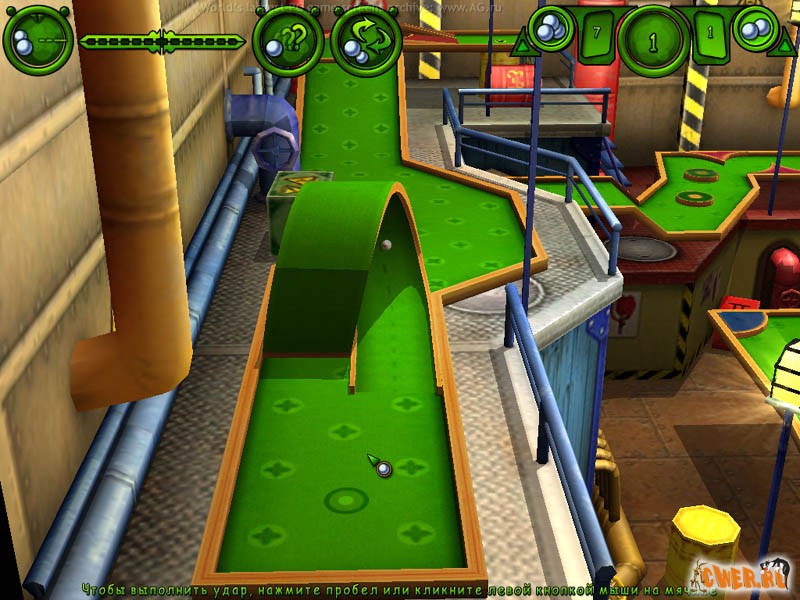The image size is (800, 600).
Task: Click the two-balls icon on score panel
Action: [x=757, y=28]
